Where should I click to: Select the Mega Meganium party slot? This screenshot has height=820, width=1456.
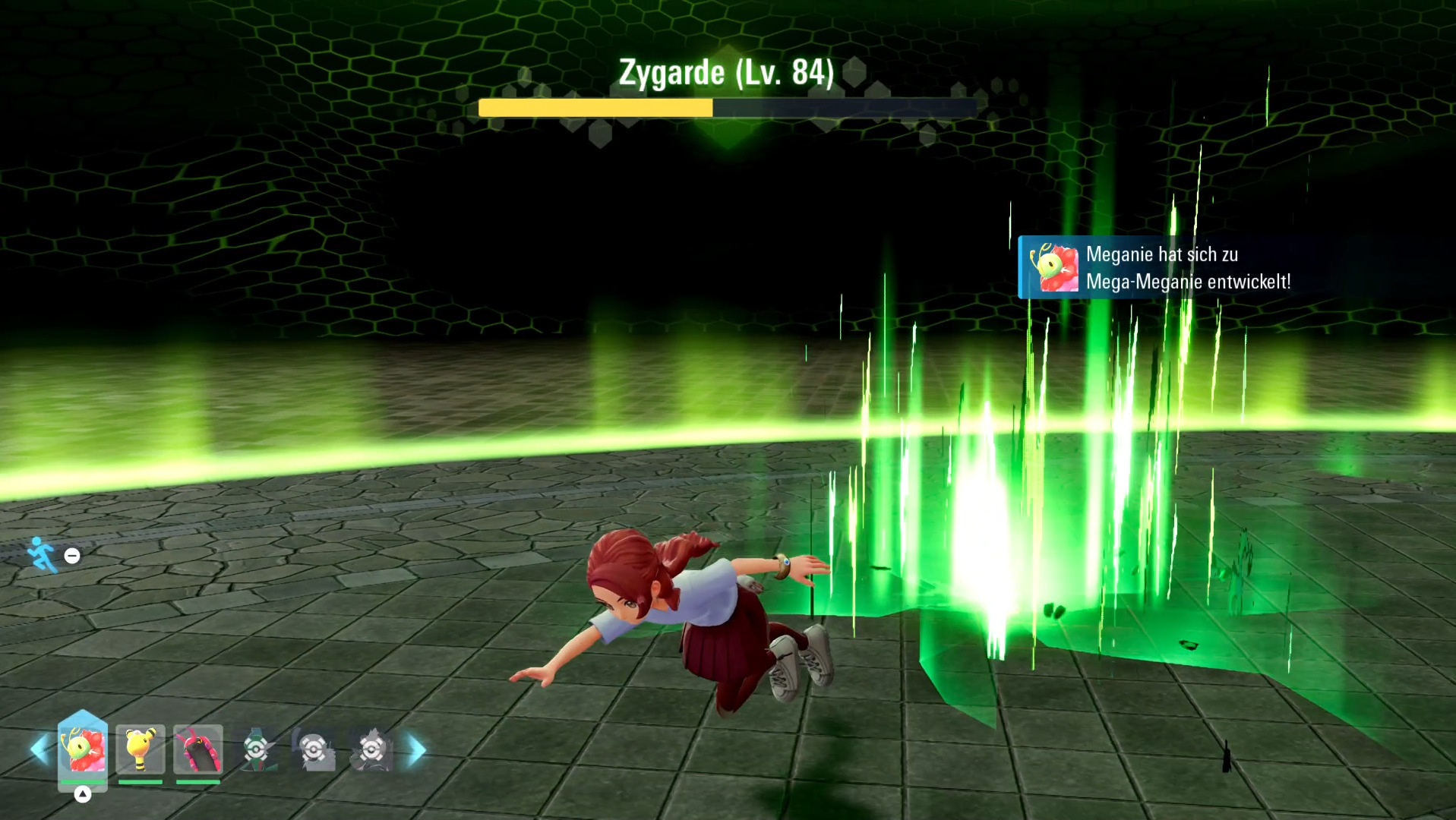pos(83,749)
